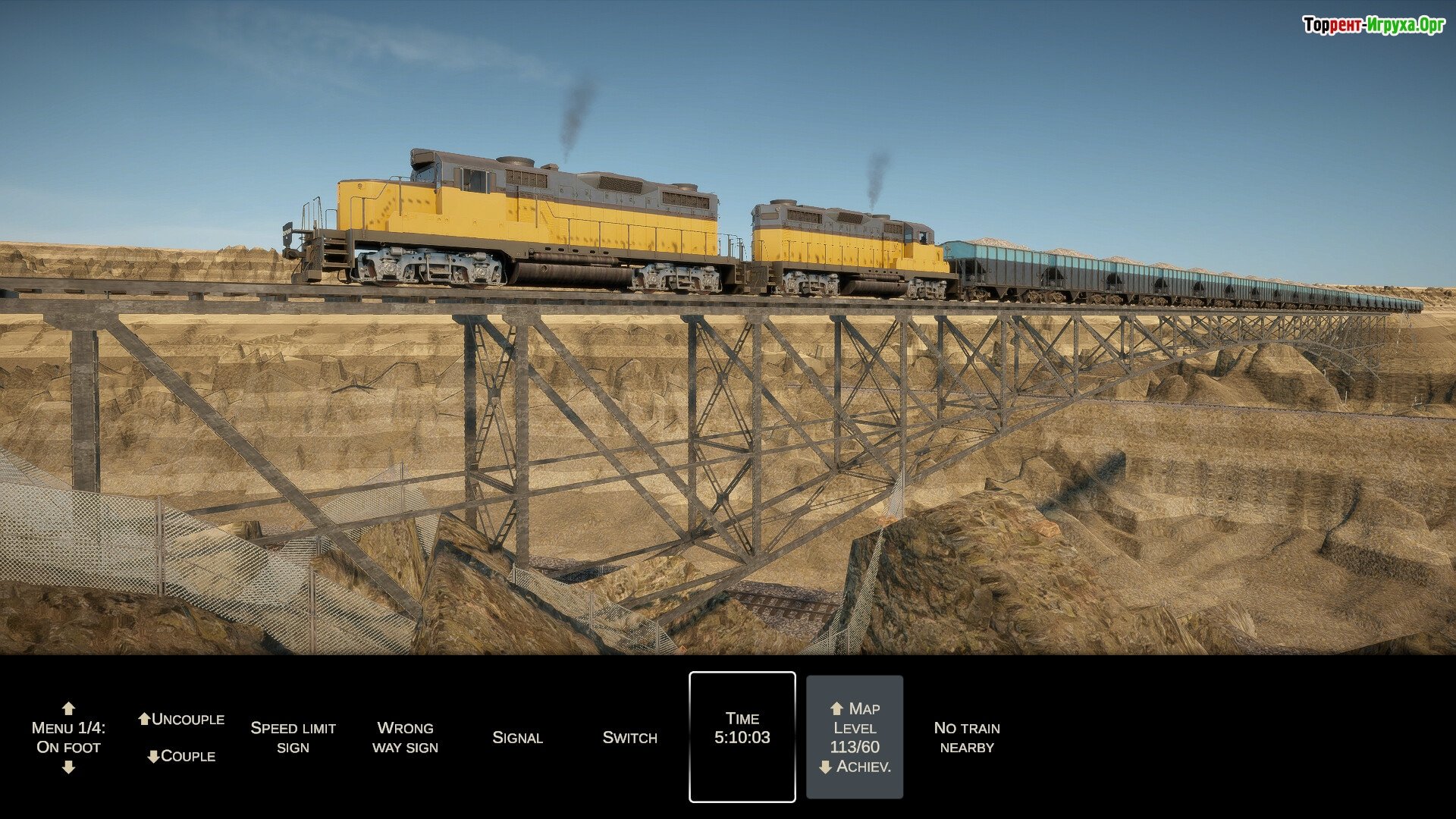
Task: Choose the Couple action
Action: click(181, 756)
